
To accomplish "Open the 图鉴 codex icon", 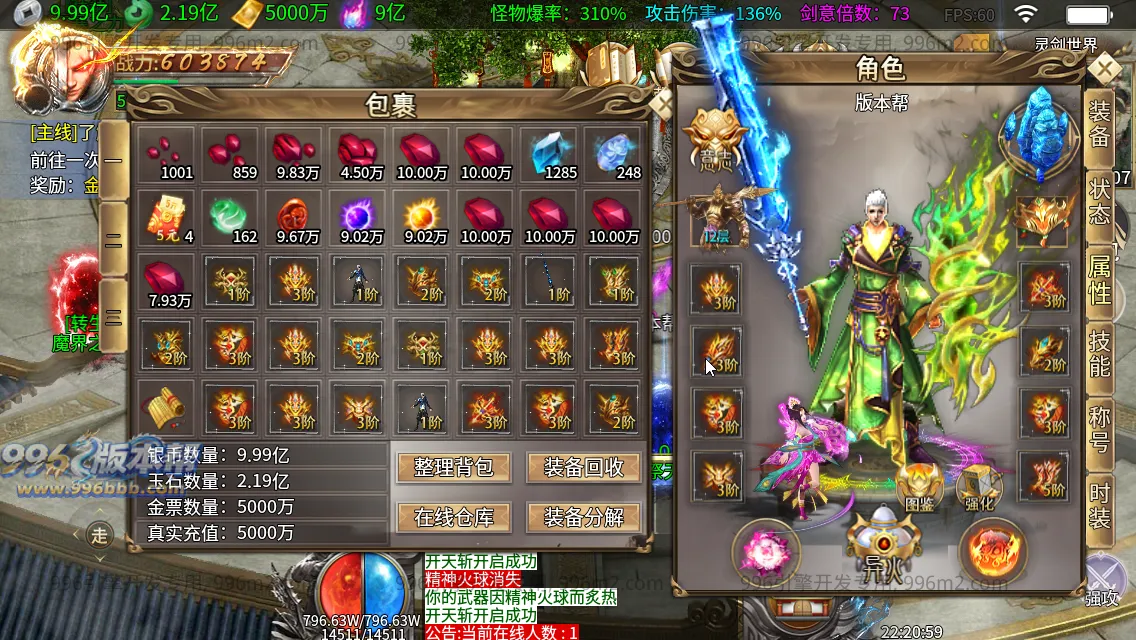I will click(918, 487).
